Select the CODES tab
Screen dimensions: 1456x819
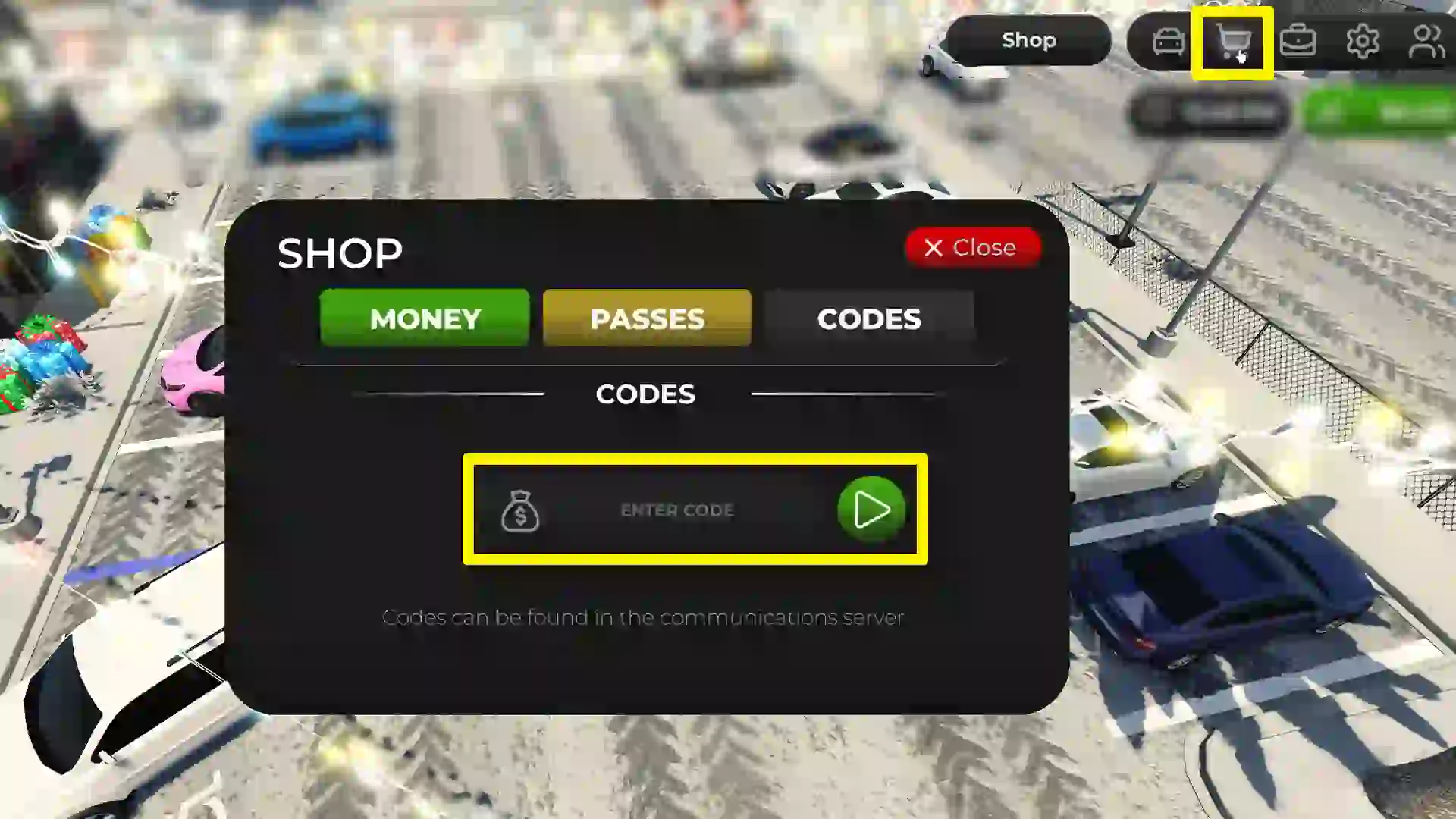(x=869, y=318)
